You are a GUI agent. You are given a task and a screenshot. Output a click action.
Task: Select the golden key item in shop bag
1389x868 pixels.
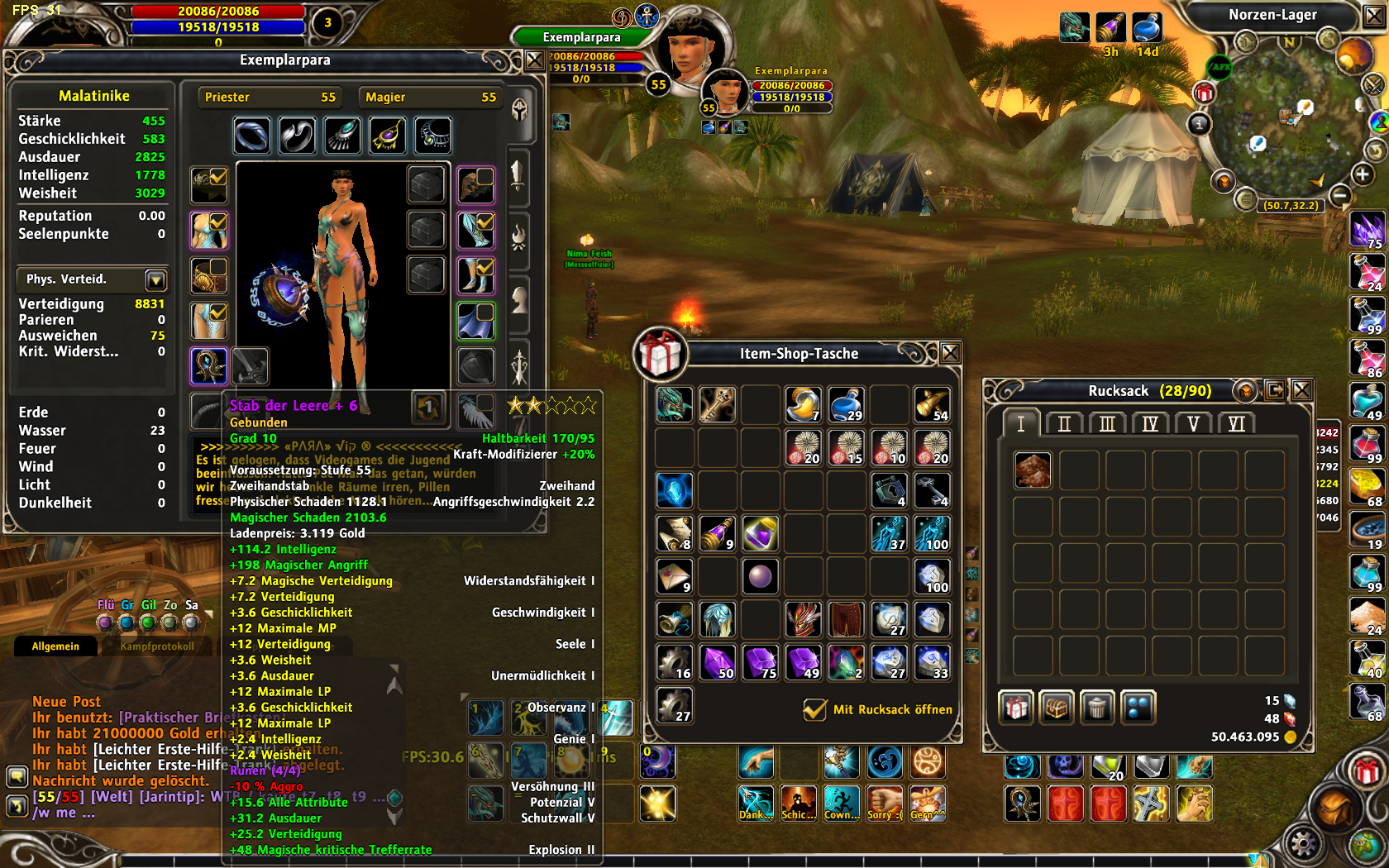click(x=717, y=405)
